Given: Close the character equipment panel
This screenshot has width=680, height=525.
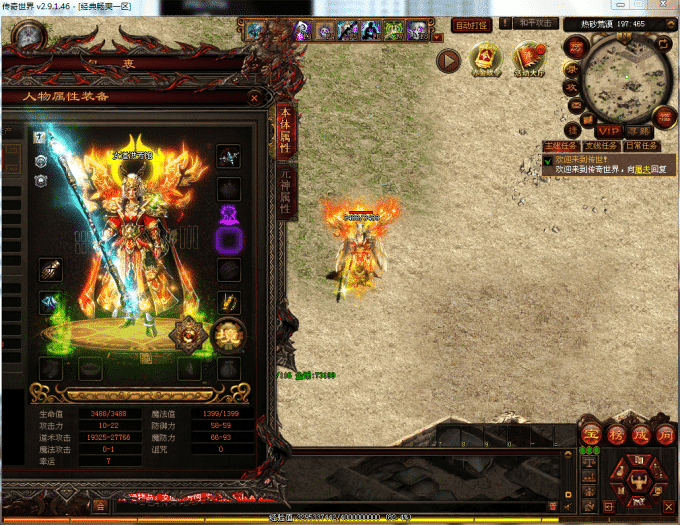Looking at the screenshot, I should tap(255, 98).
